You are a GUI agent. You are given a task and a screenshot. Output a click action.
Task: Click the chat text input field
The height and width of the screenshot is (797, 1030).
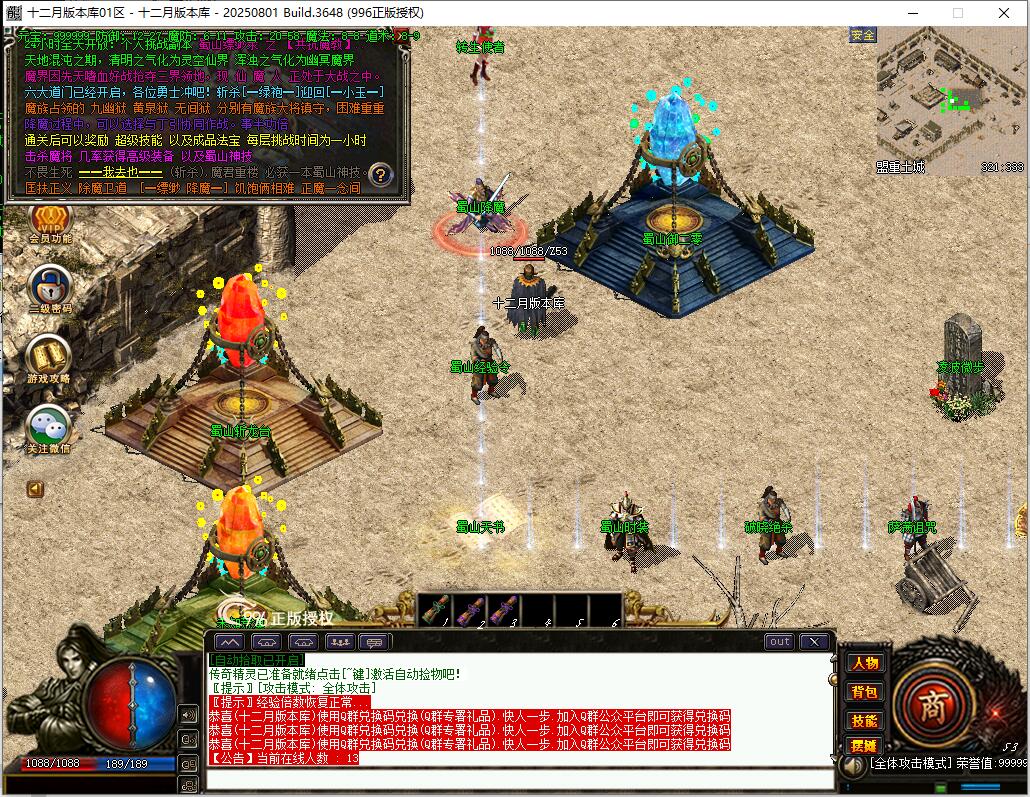[x=520, y=779]
